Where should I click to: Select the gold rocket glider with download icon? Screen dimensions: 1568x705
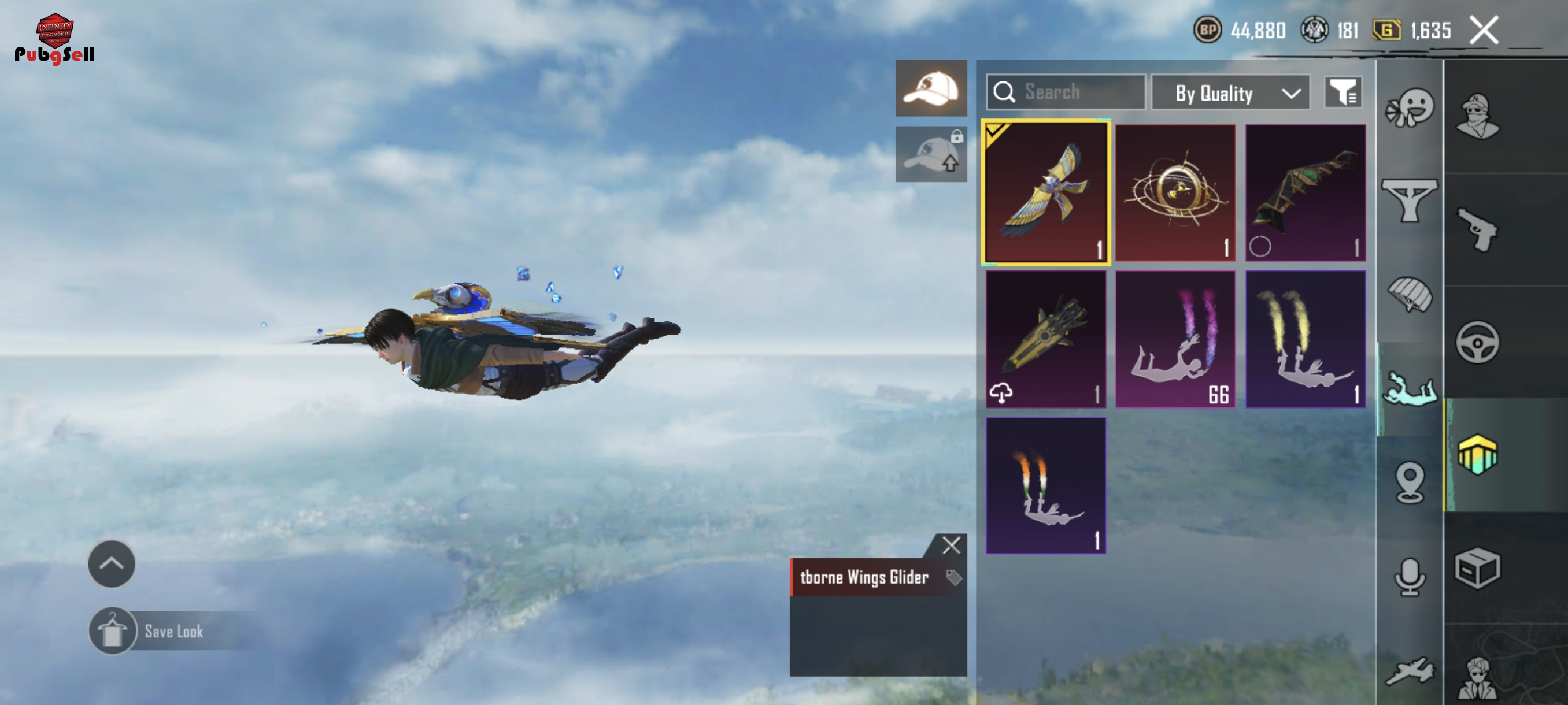1046,339
